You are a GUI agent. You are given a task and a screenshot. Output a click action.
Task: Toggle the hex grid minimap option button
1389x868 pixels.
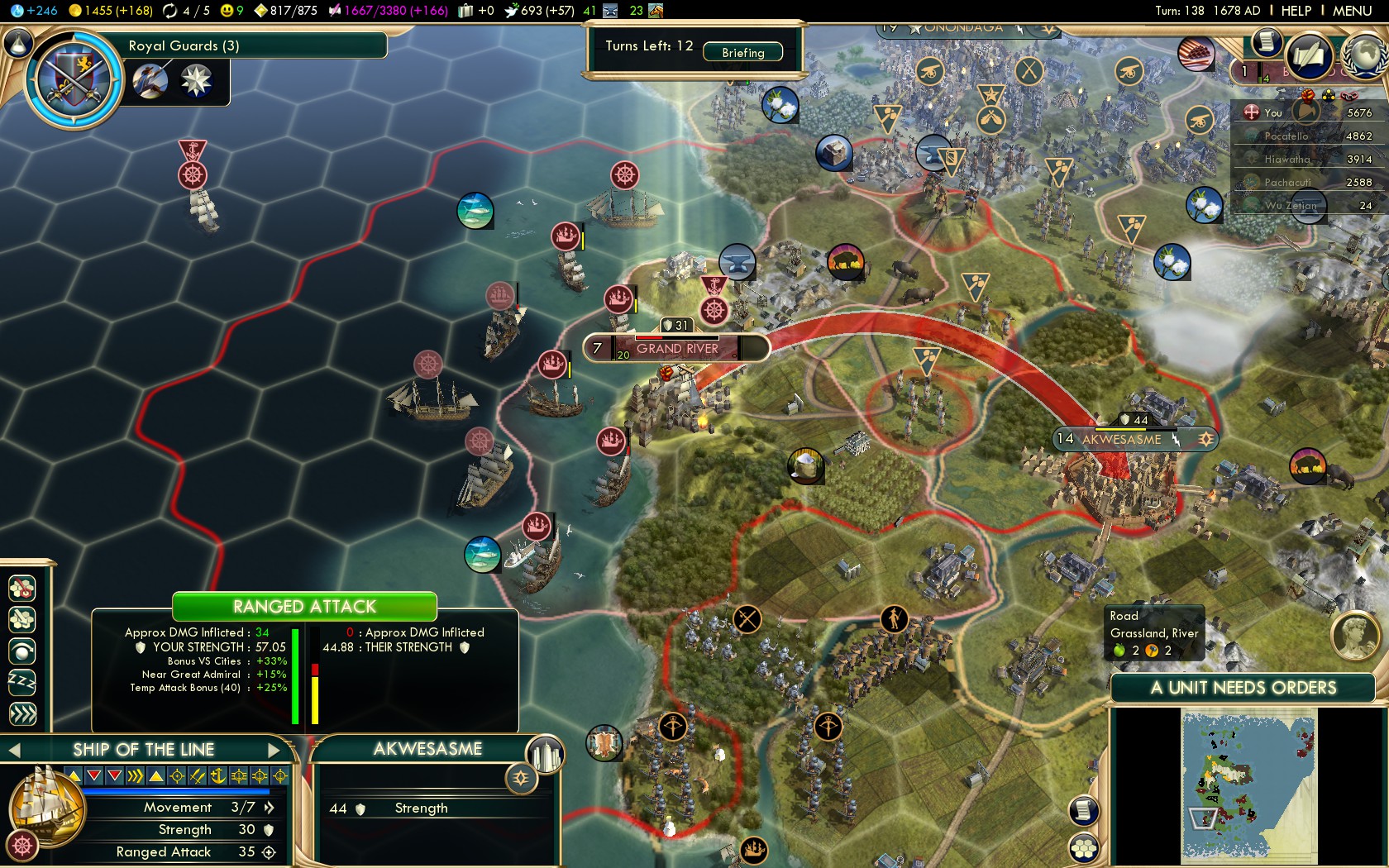tap(1083, 847)
